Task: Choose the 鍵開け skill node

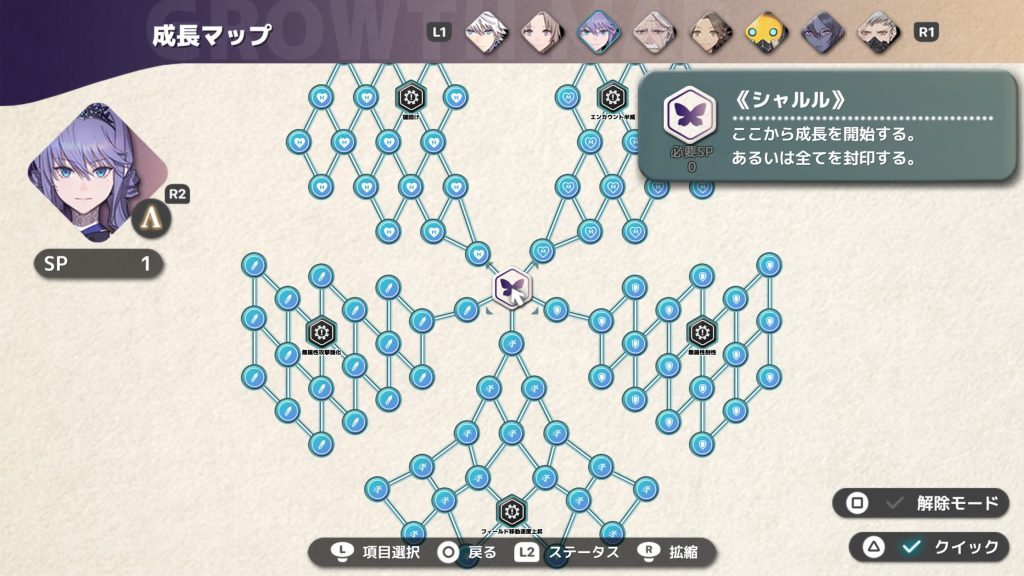Action: (411, 97)
